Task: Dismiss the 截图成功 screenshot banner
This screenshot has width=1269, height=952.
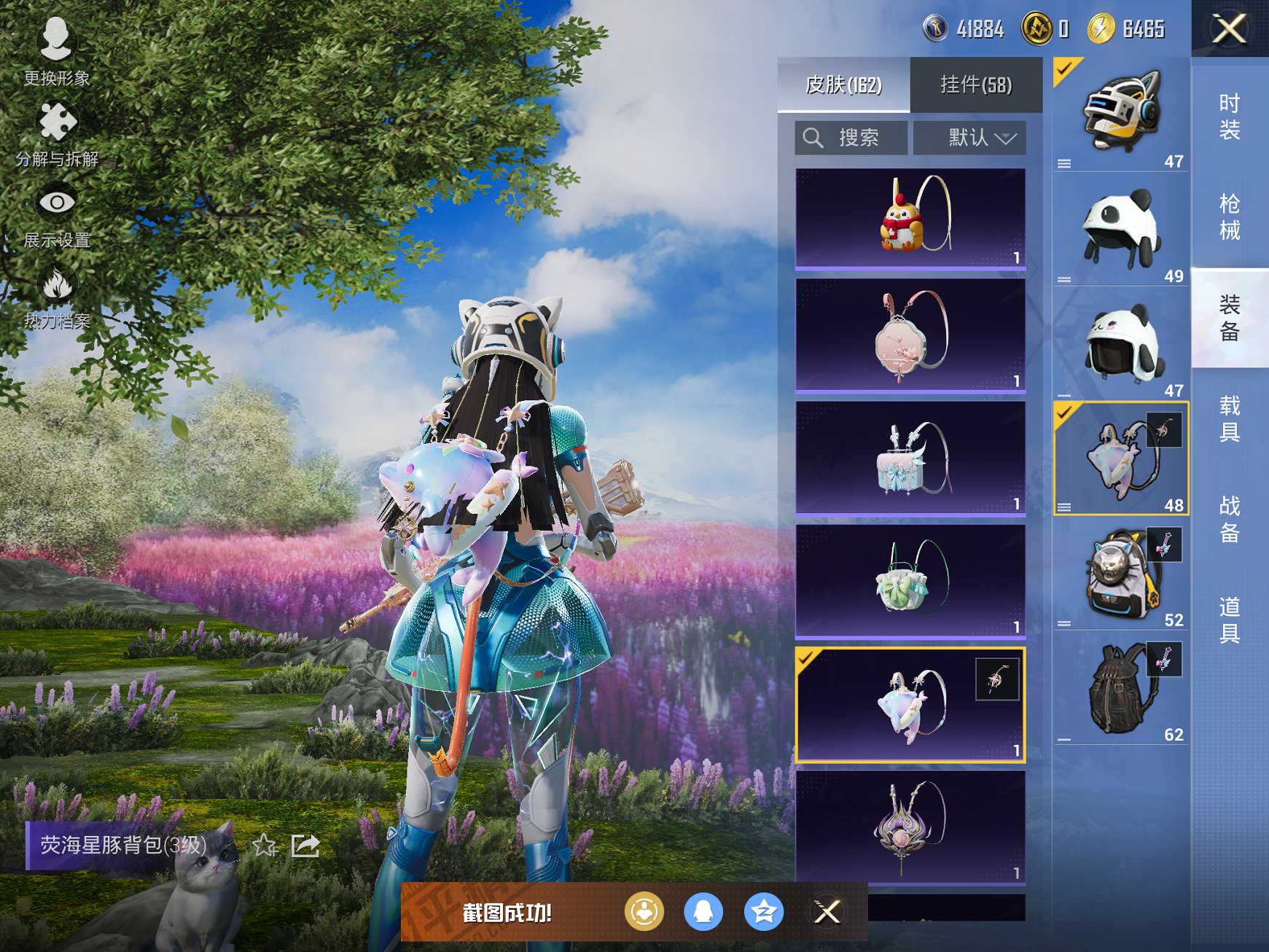Action: click(827, 912)
